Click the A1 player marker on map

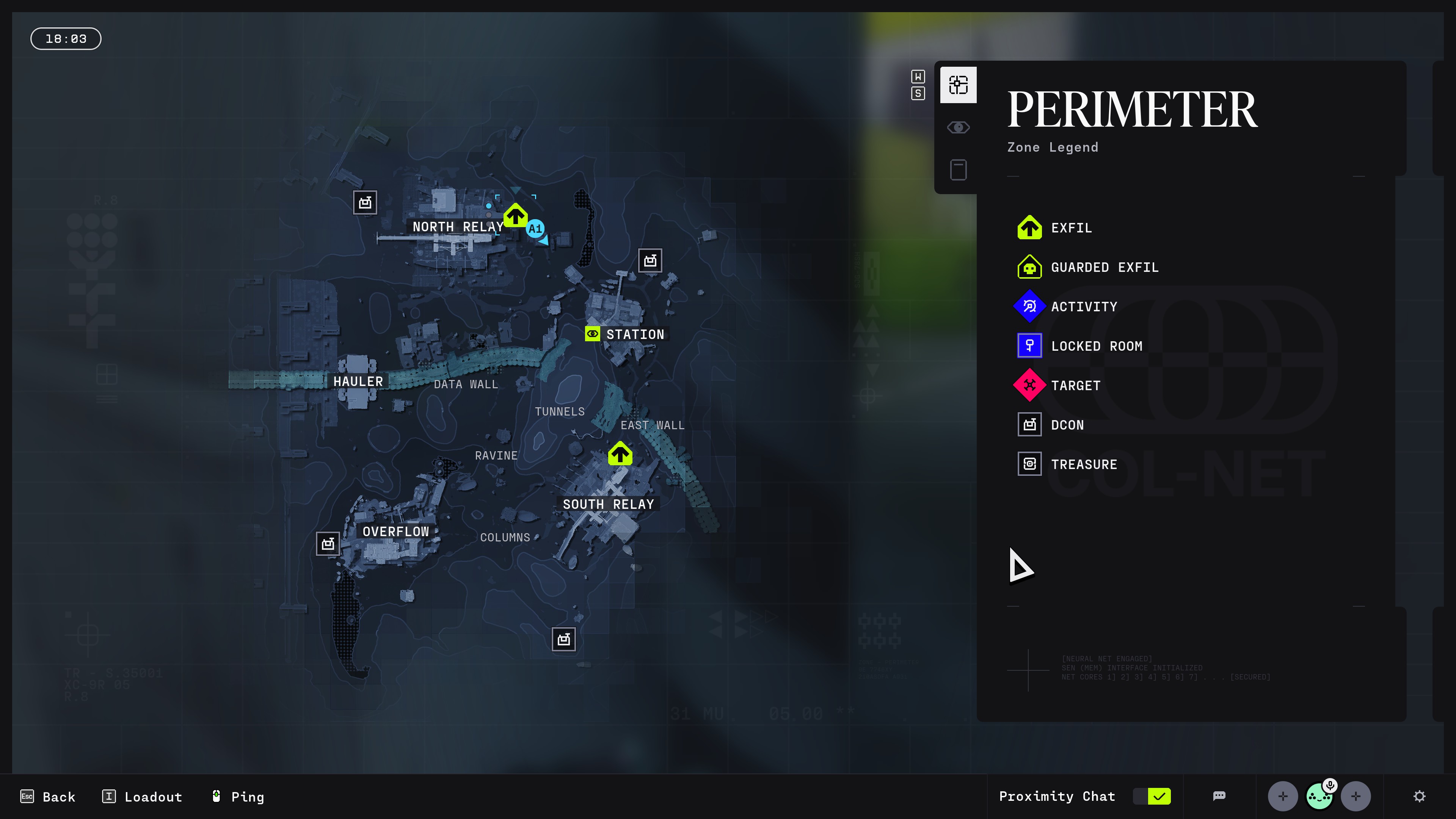coord(535,229)
